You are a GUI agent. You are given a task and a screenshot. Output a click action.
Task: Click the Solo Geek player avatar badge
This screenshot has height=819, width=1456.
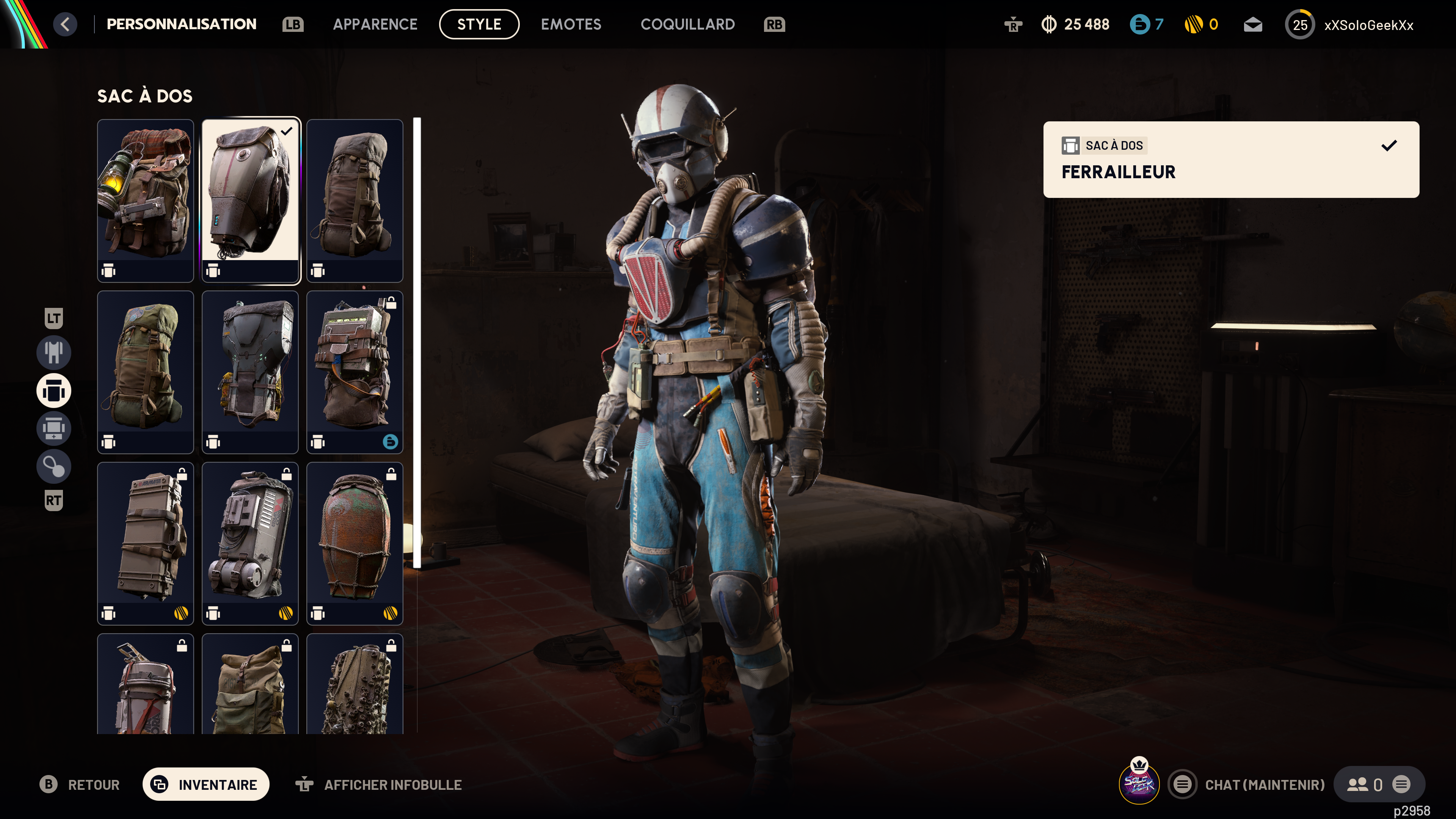click(1138, 783)
